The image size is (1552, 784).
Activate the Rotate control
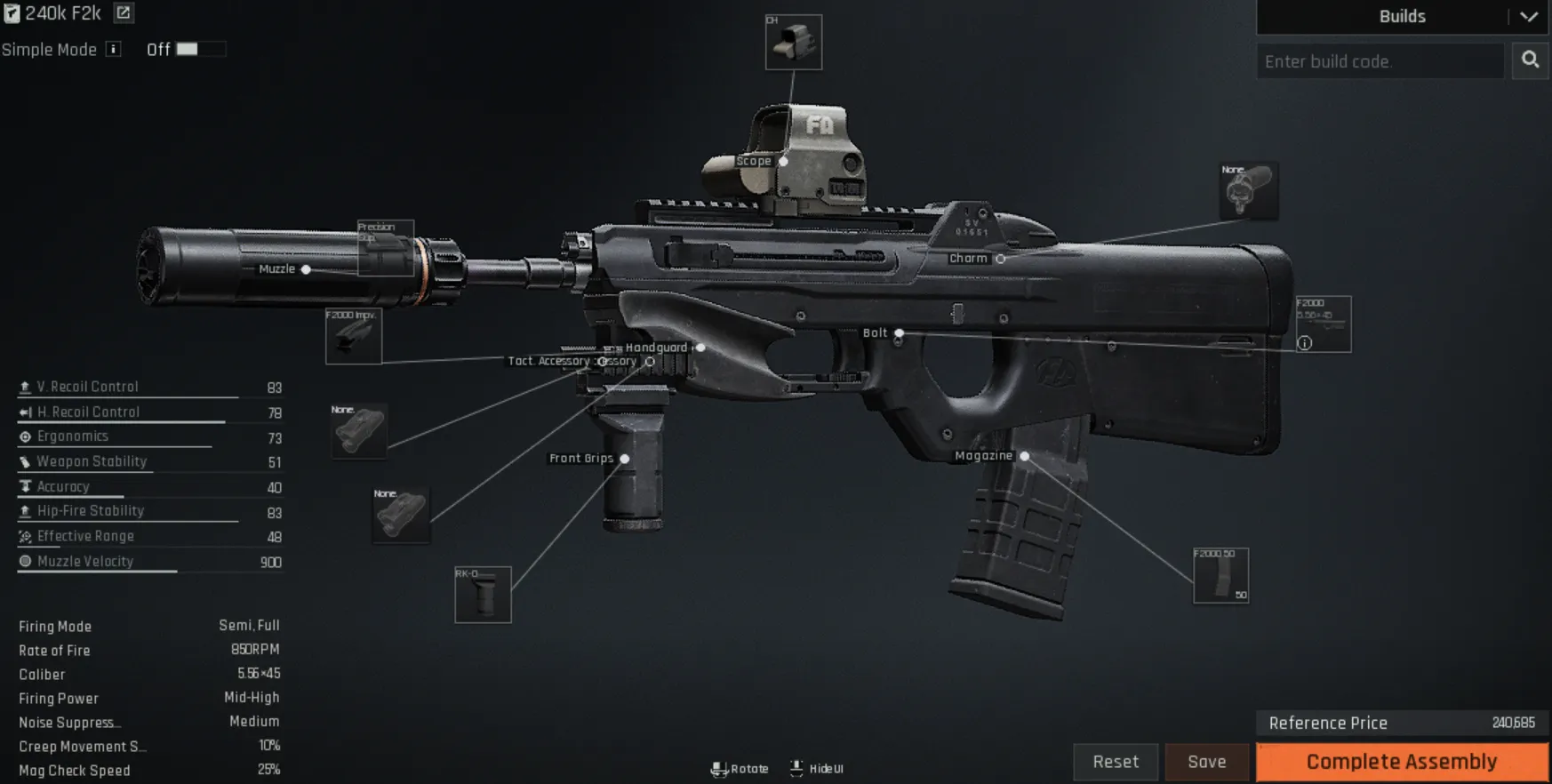point(740,768)
